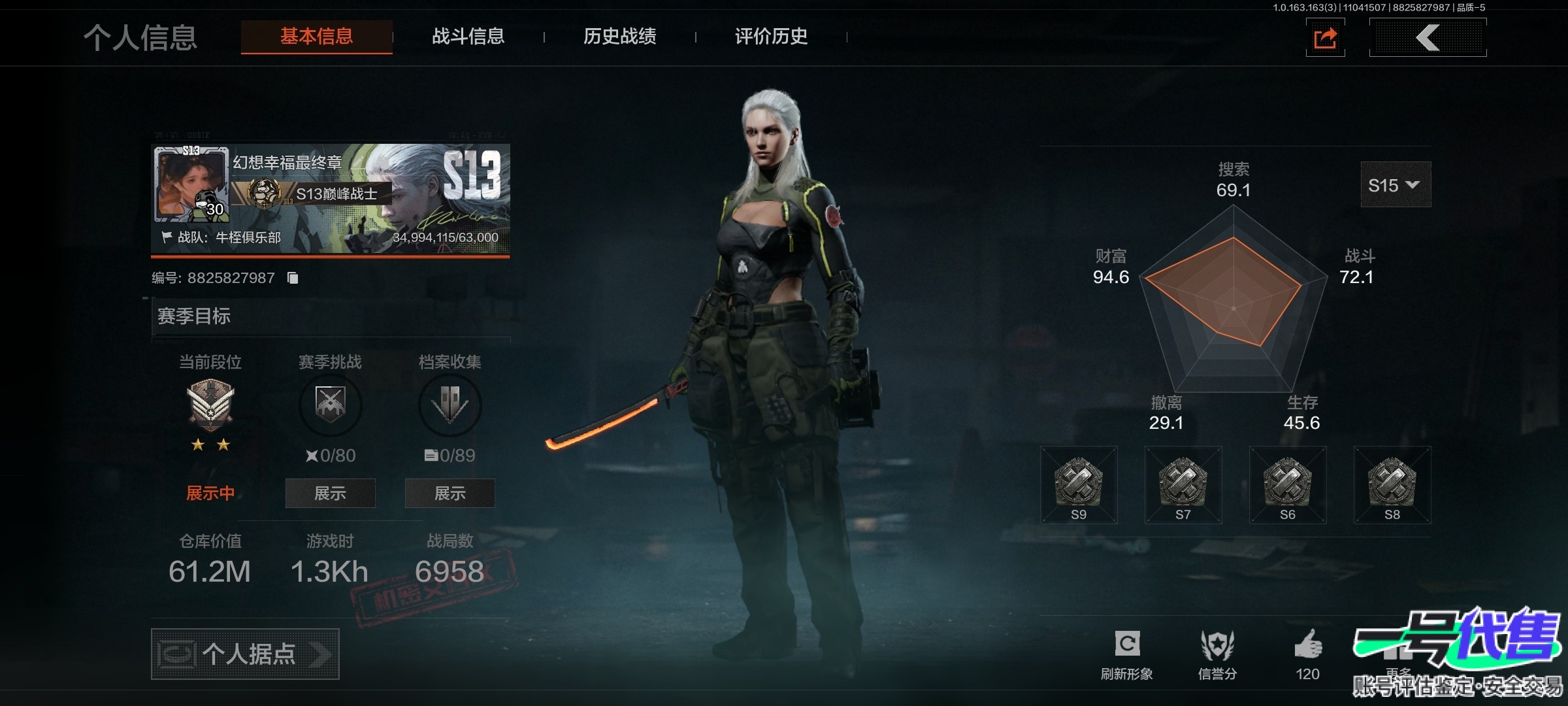Image resolution: width=1568 pixels, height=706 pixels.
Task: Open 个人据点 personal base
Action: 245,654
